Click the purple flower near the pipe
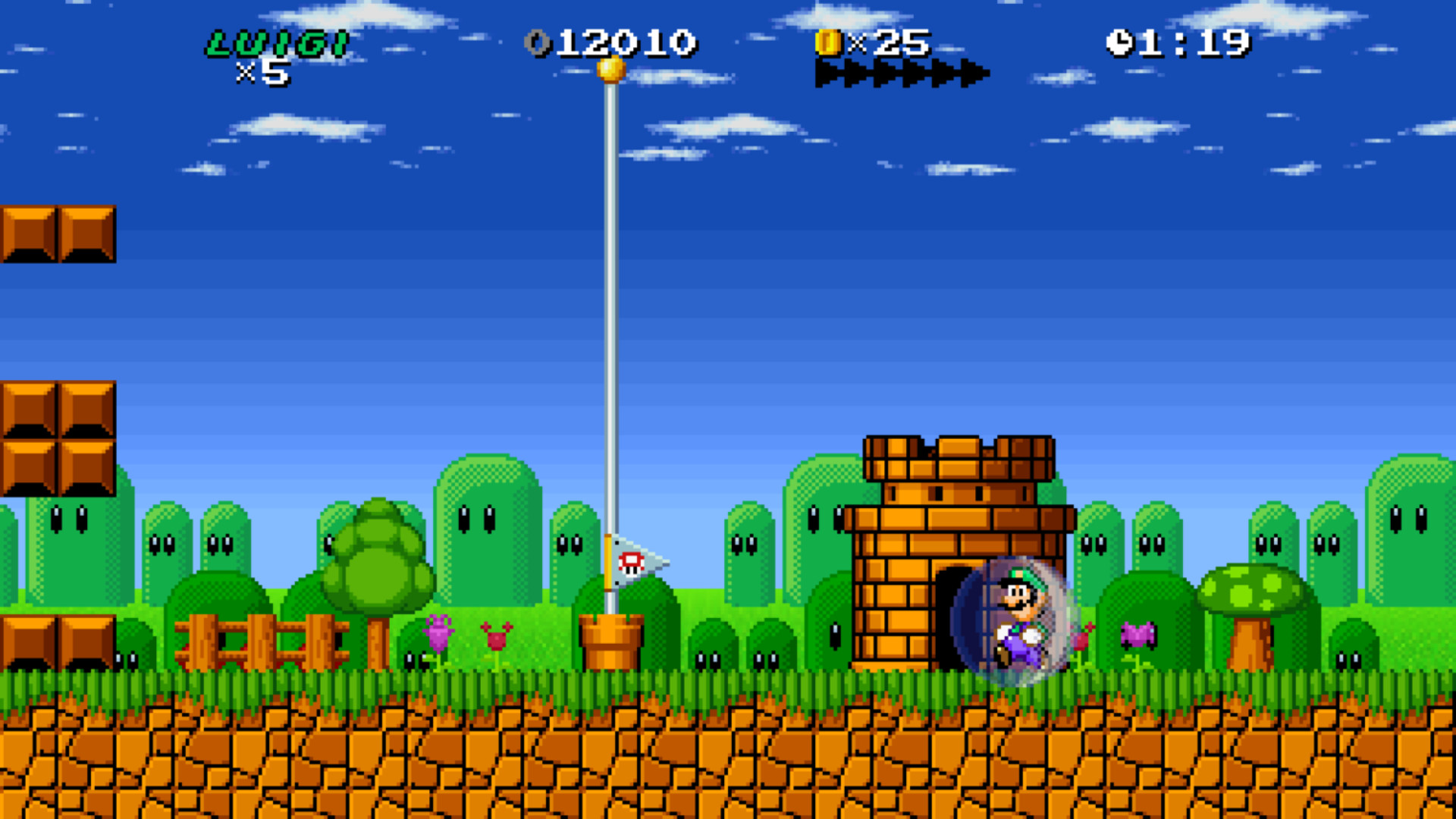This screenshot has height=819, width=1456. click(440, 629)
